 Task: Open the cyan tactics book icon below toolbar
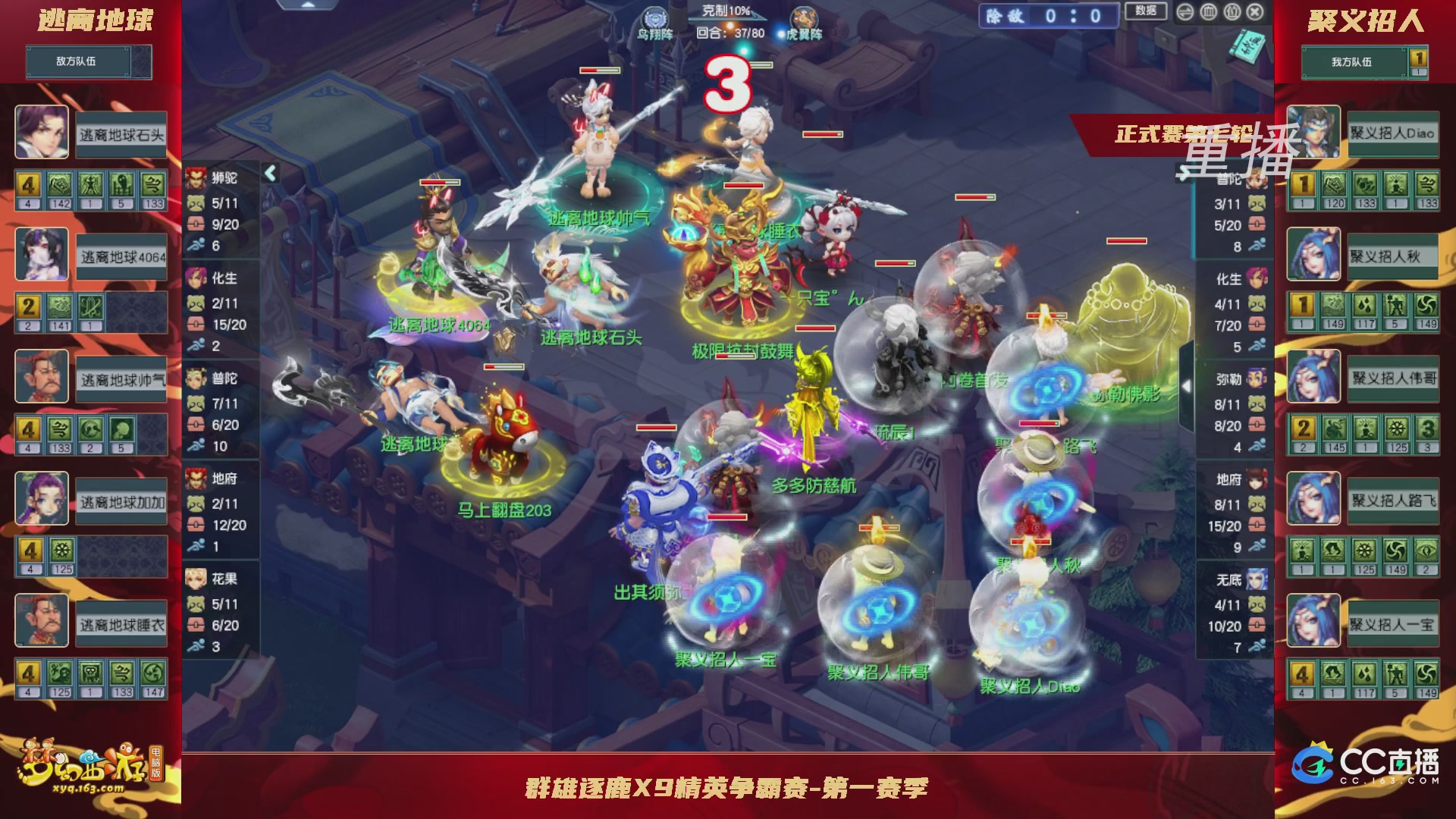tap(1247, 45)
